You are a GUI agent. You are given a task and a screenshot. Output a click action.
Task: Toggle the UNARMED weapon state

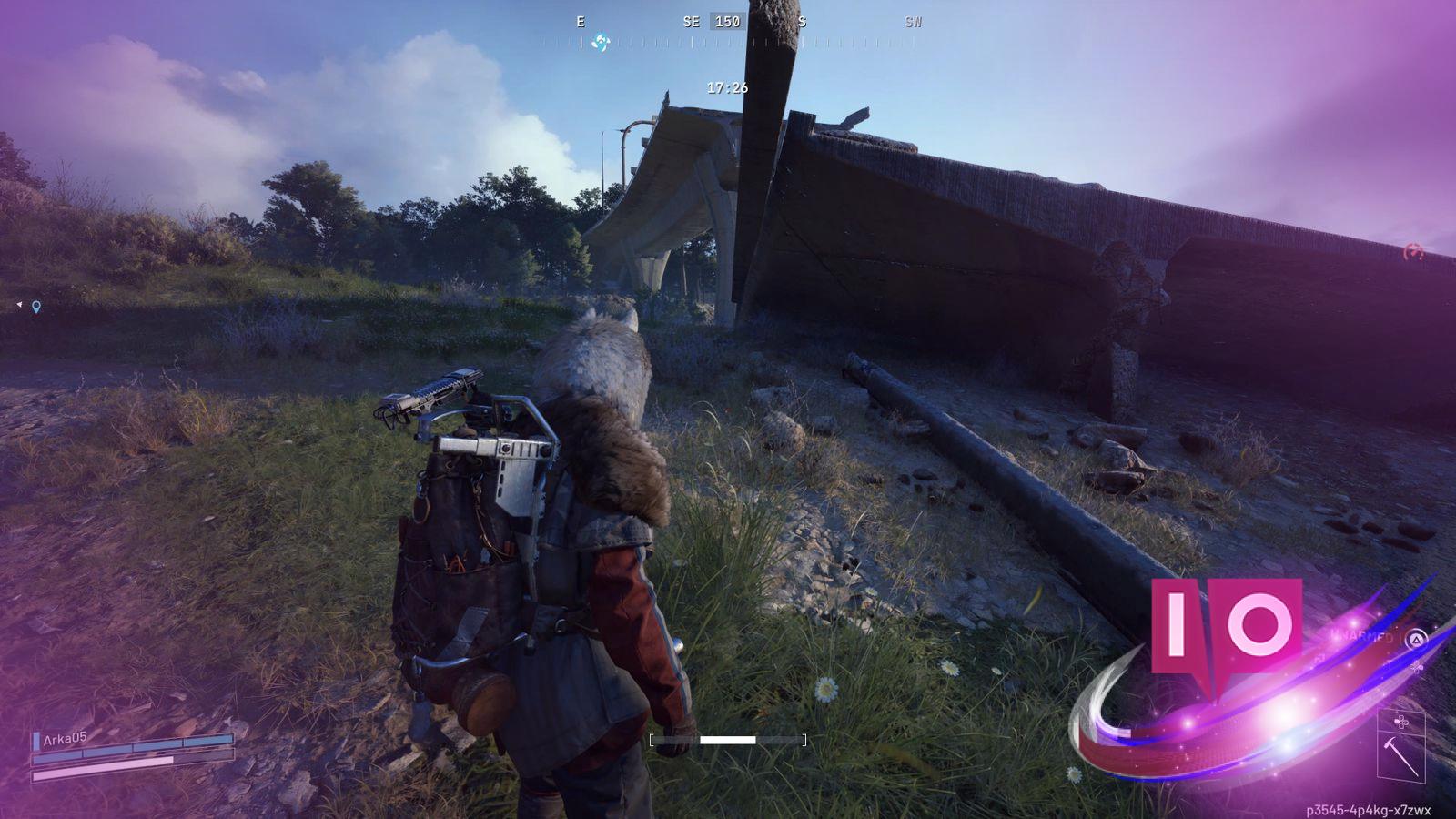point(1360,637)
